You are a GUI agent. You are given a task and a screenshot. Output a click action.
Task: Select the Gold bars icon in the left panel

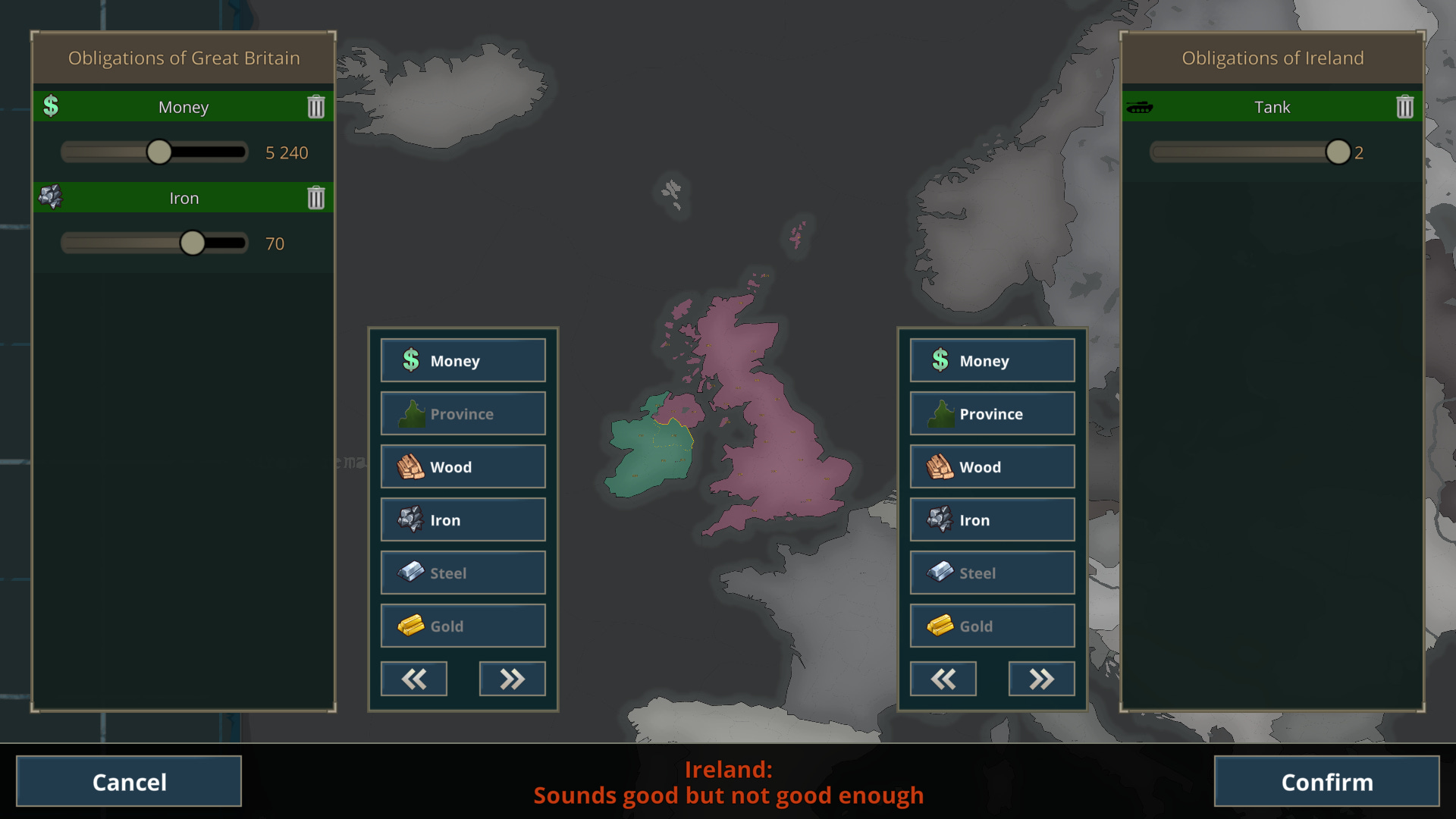pos(410,626)
